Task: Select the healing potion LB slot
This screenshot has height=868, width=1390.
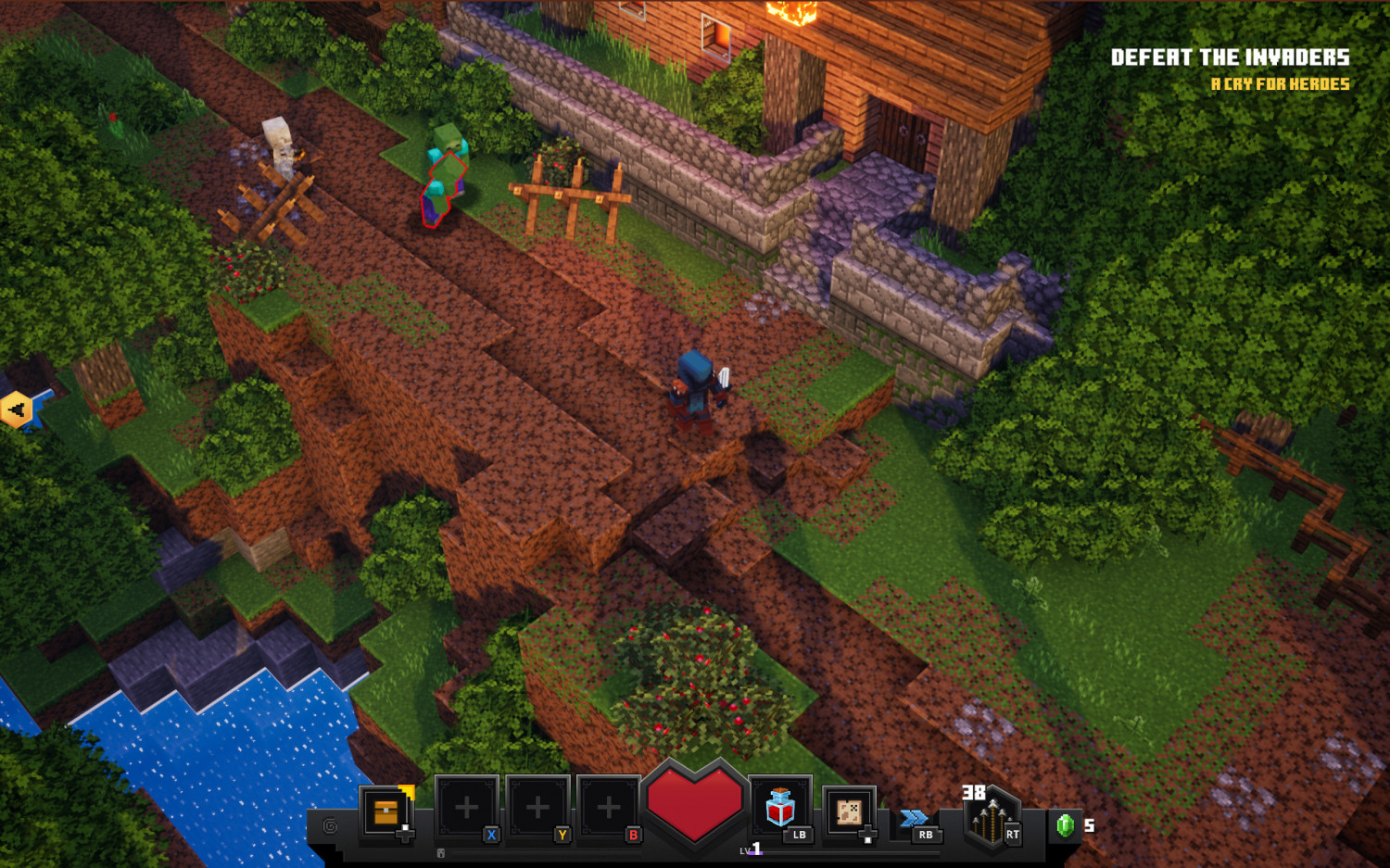Action: coord(780,812)
